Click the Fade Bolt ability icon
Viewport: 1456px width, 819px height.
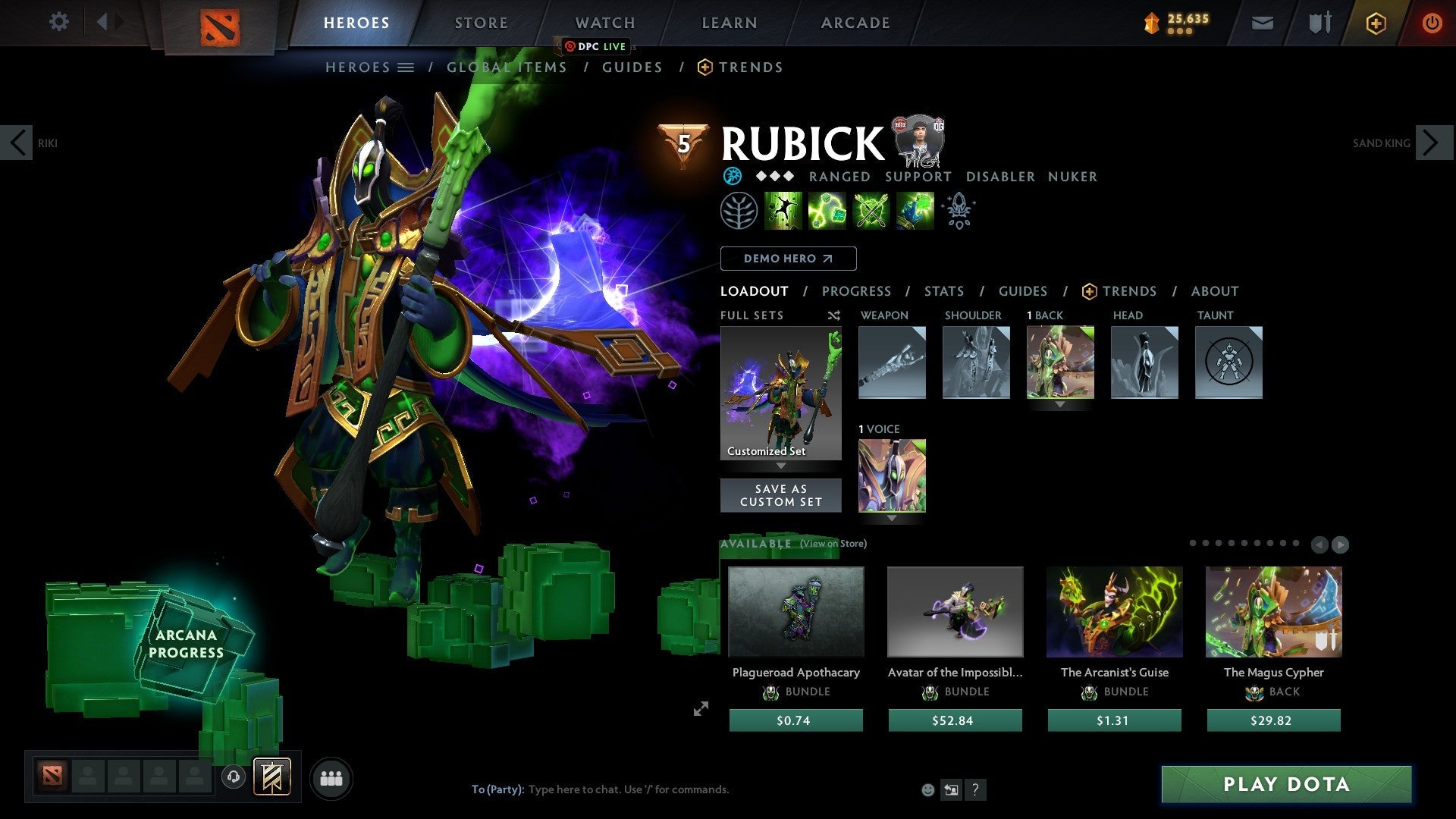click(827, 210)
